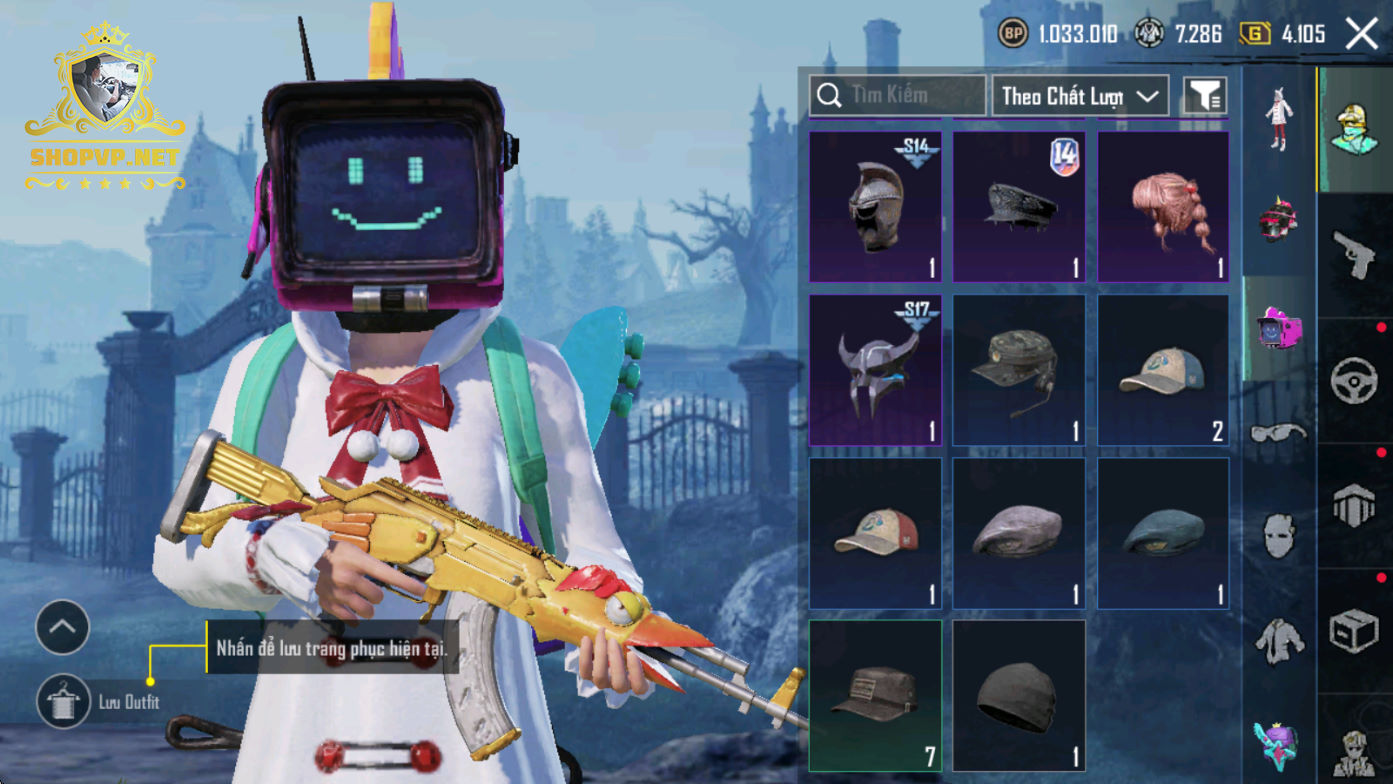This screenshot has width=1393, height=784.
Task: Switch to the pistol weapons category
Action: pos(1355,254)
